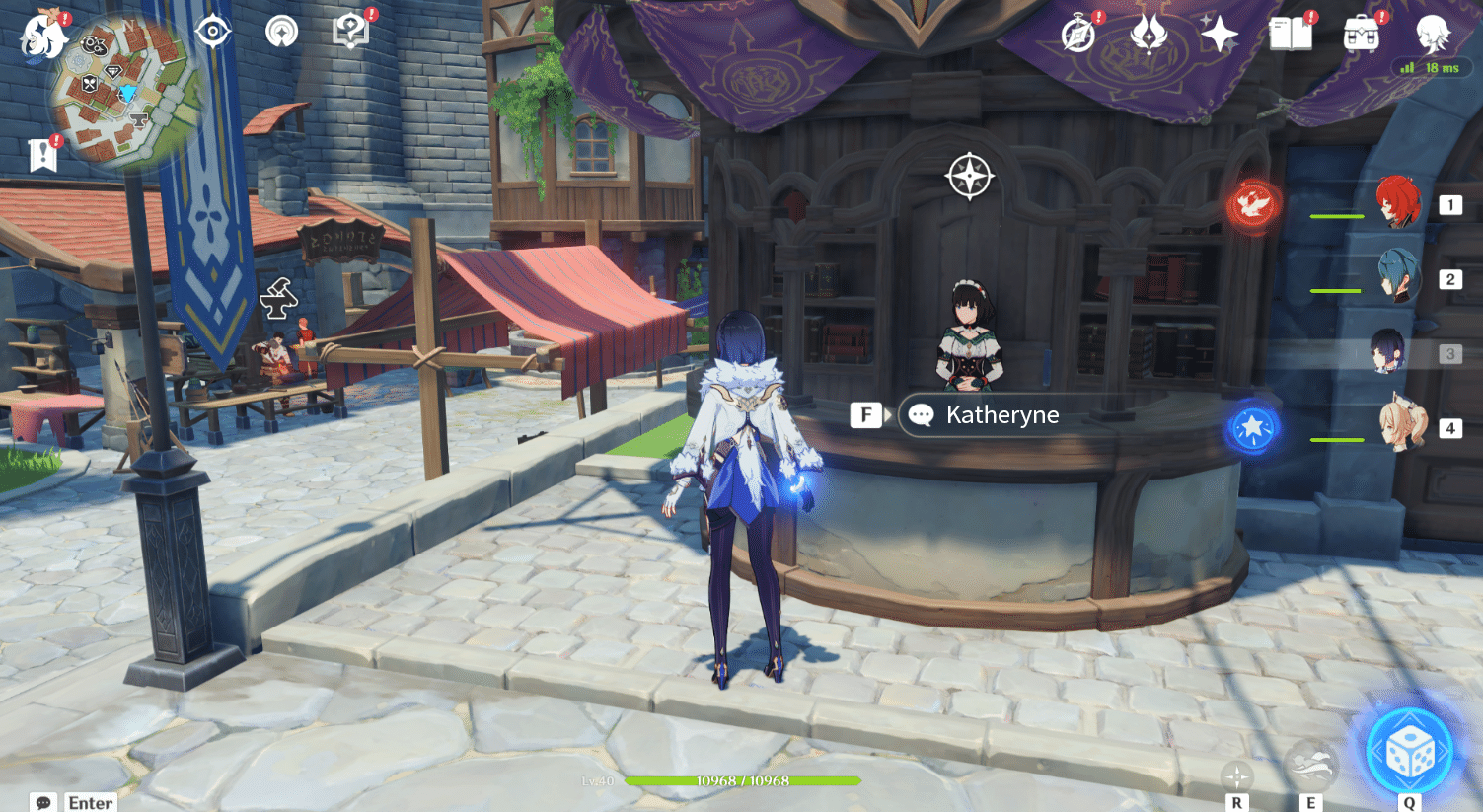Open the Wish menu star icon
Screen dimensions: 1483x812
coord(1221,33)
